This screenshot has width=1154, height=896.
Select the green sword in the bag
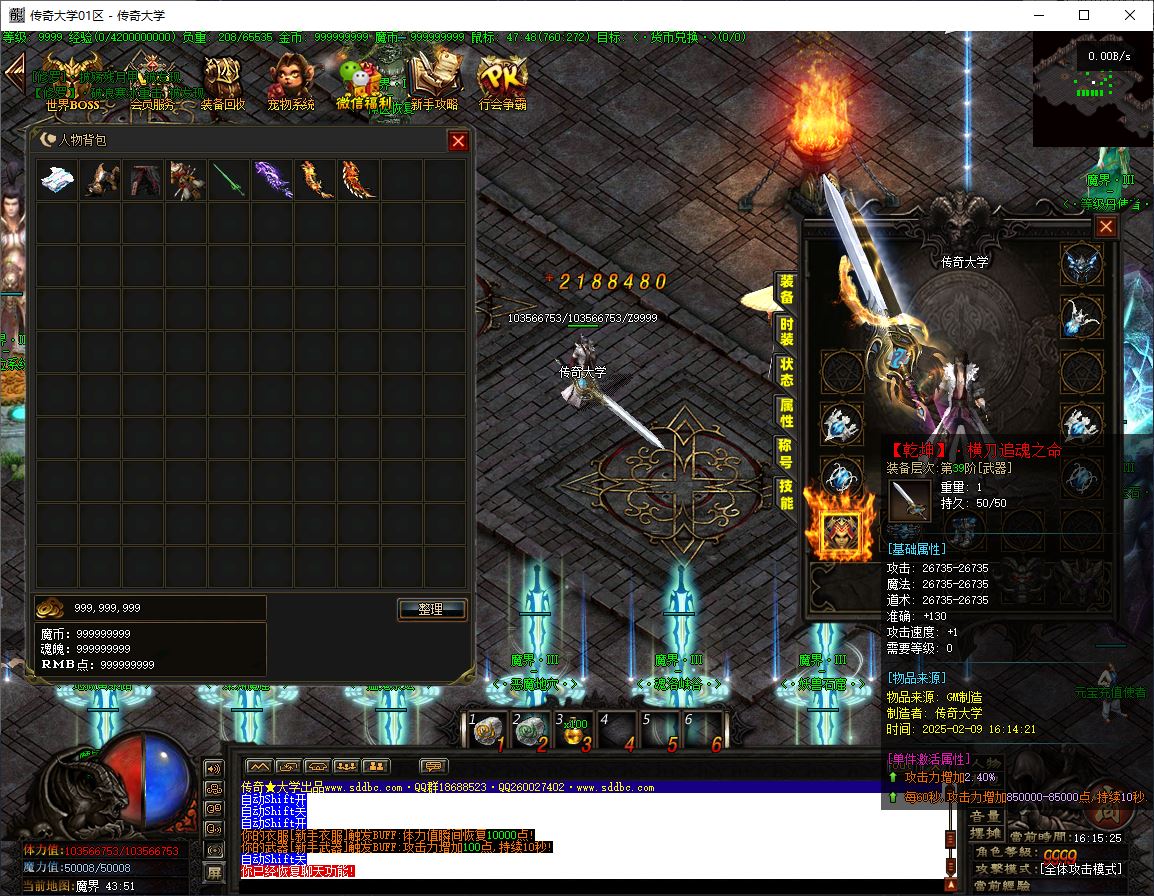click(x=229, y=180)
